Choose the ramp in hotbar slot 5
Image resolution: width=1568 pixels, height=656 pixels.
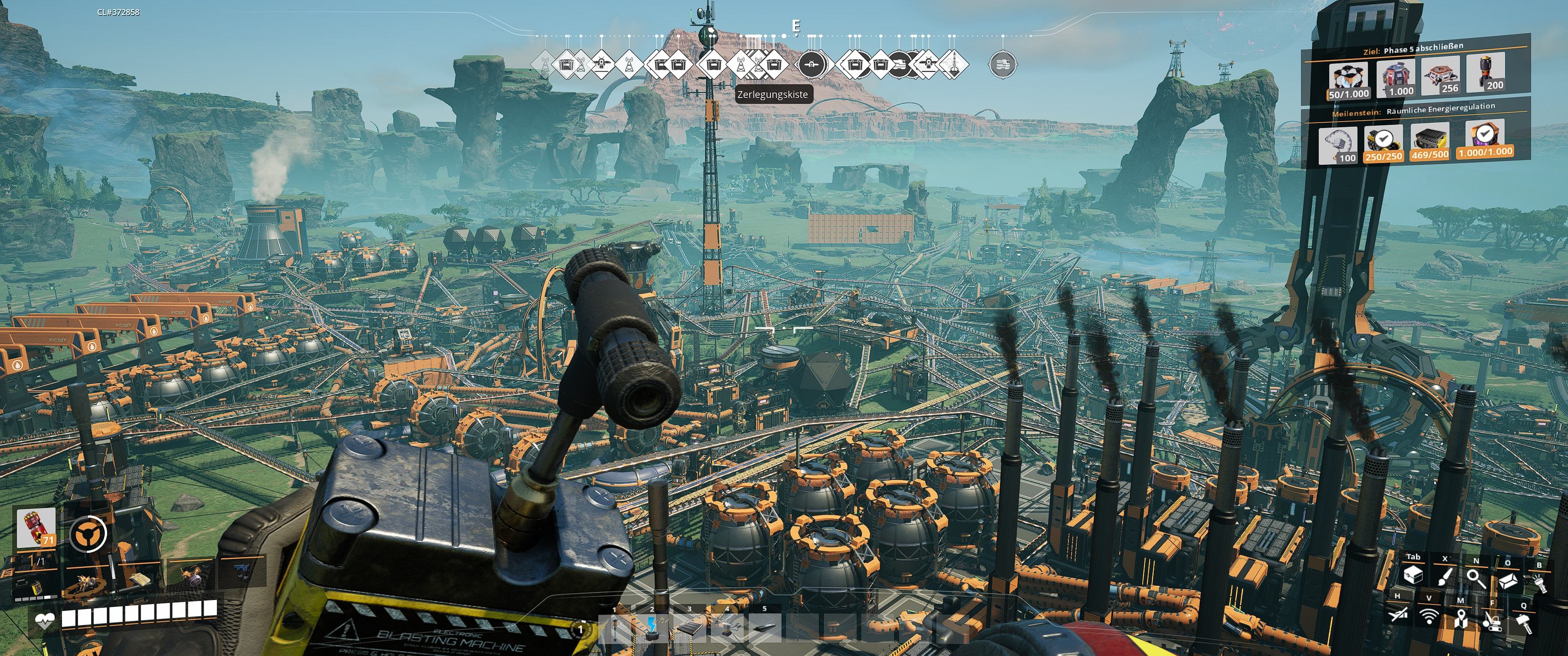point(764,627)
